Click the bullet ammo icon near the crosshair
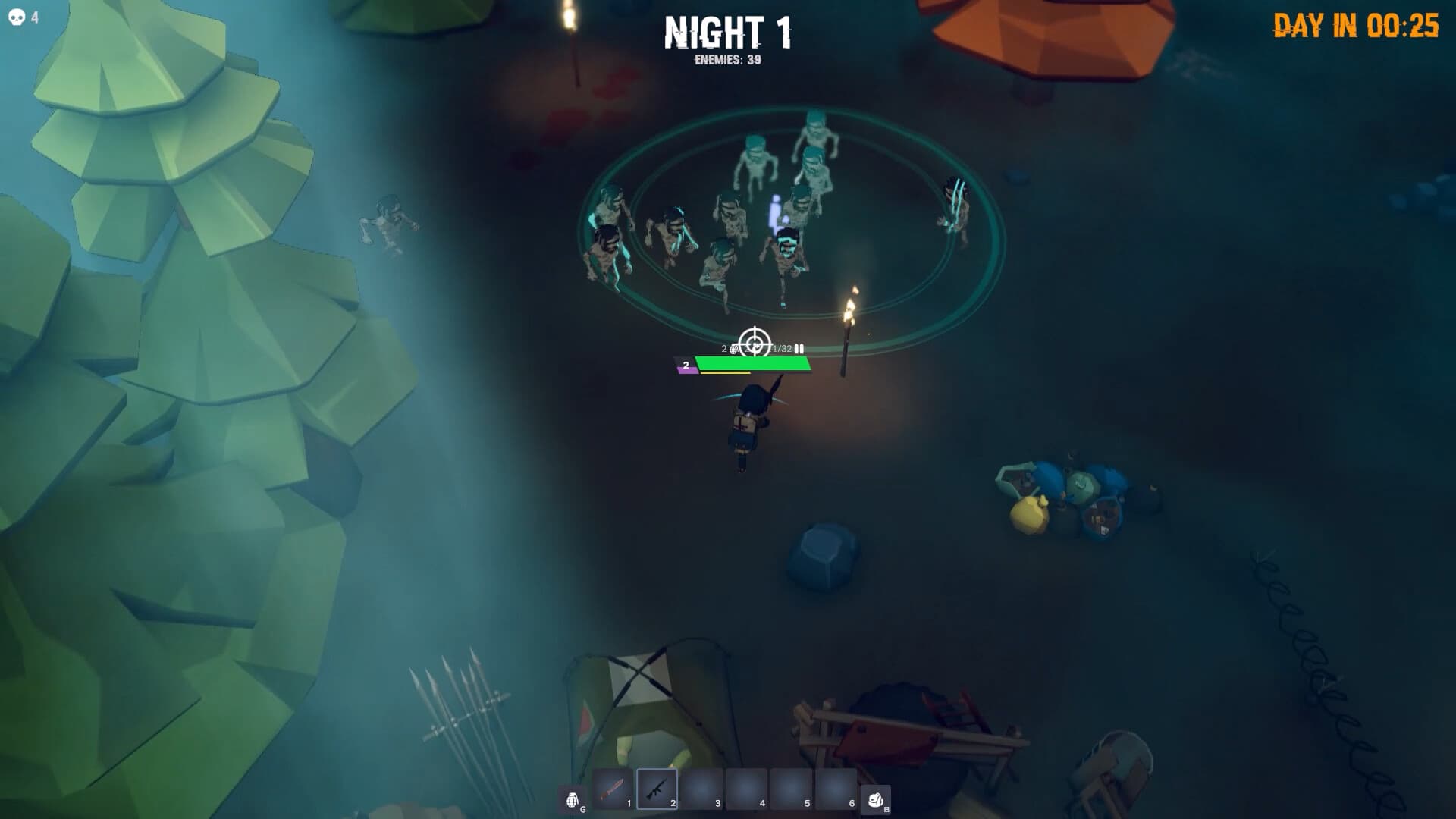1456x819 pixels. [799, 348]
